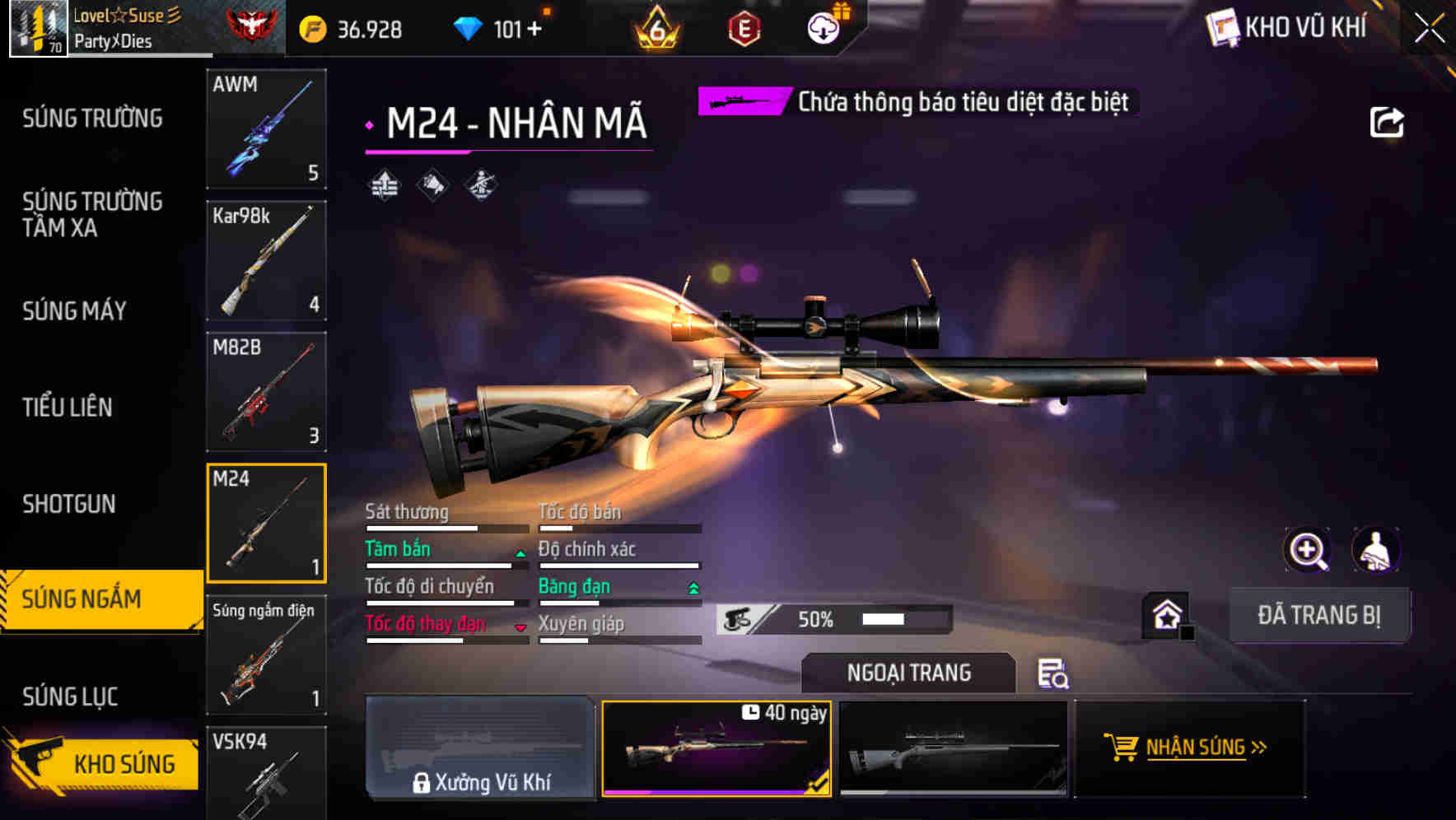This screenshot has width=1456, height=820.
Task: Click the share arrow icon at top right
Action: tap(1388, 121)
